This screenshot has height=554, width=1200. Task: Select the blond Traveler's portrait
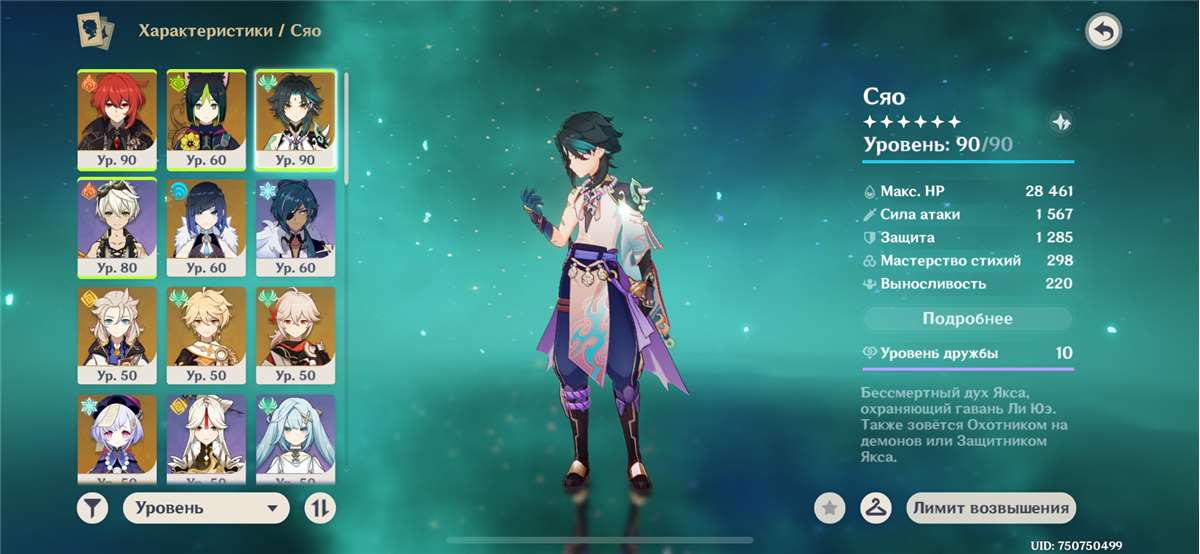click(x=206, y=335)
